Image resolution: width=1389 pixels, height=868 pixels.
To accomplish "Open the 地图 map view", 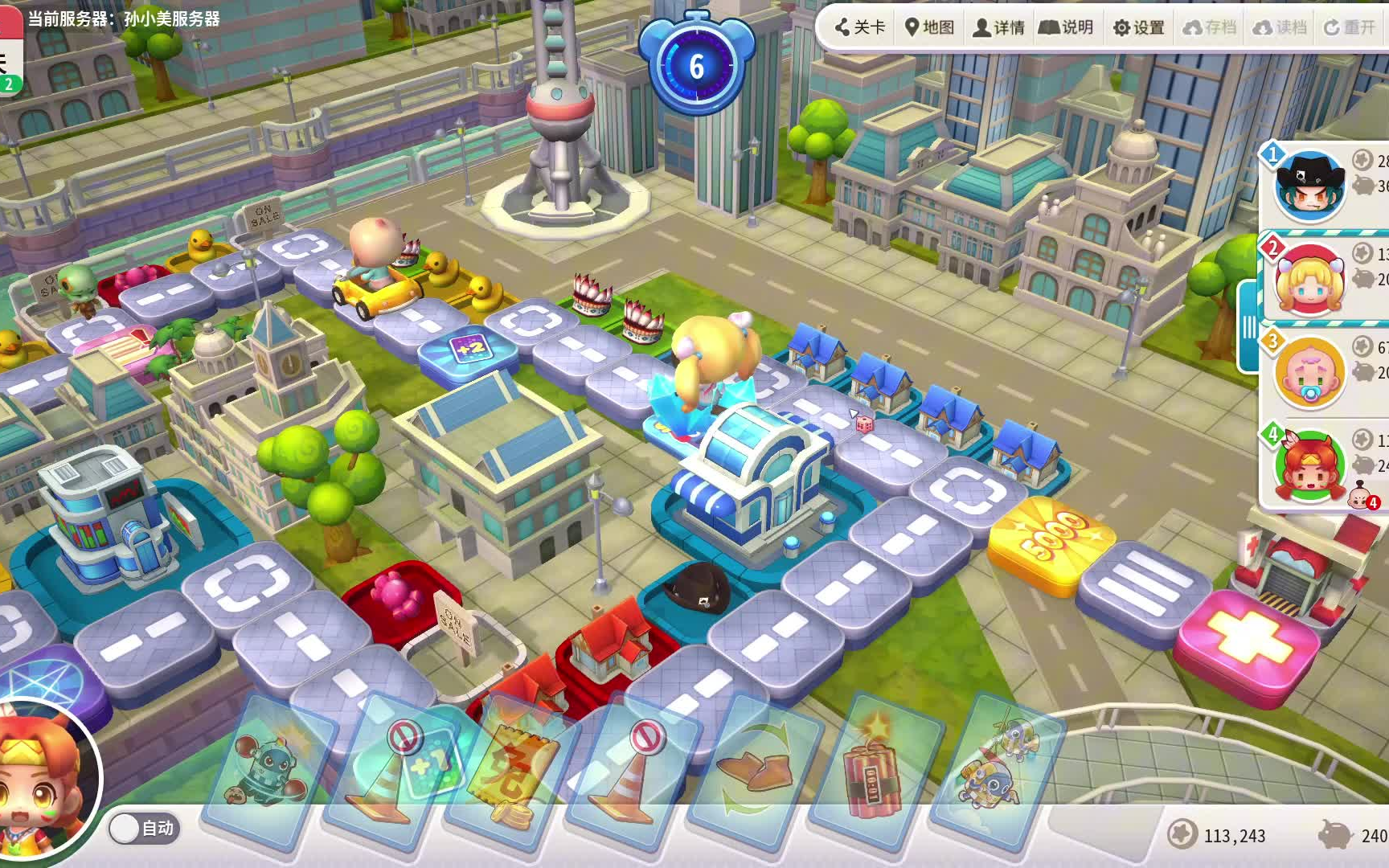I will click(x=929, y=27).
